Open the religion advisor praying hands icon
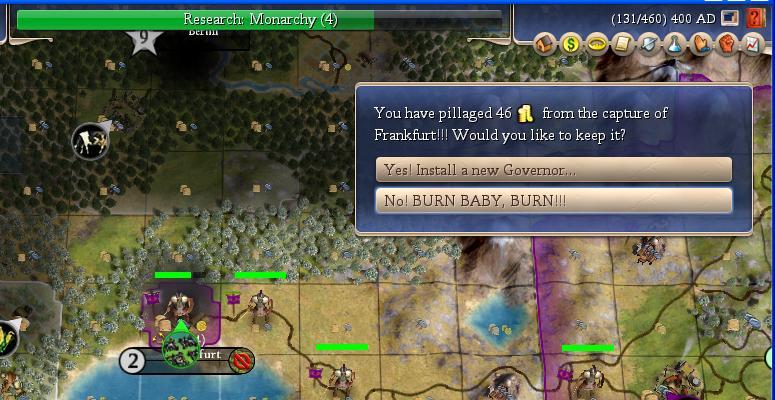This screenshot has height=400, width=775. [701, 43]
